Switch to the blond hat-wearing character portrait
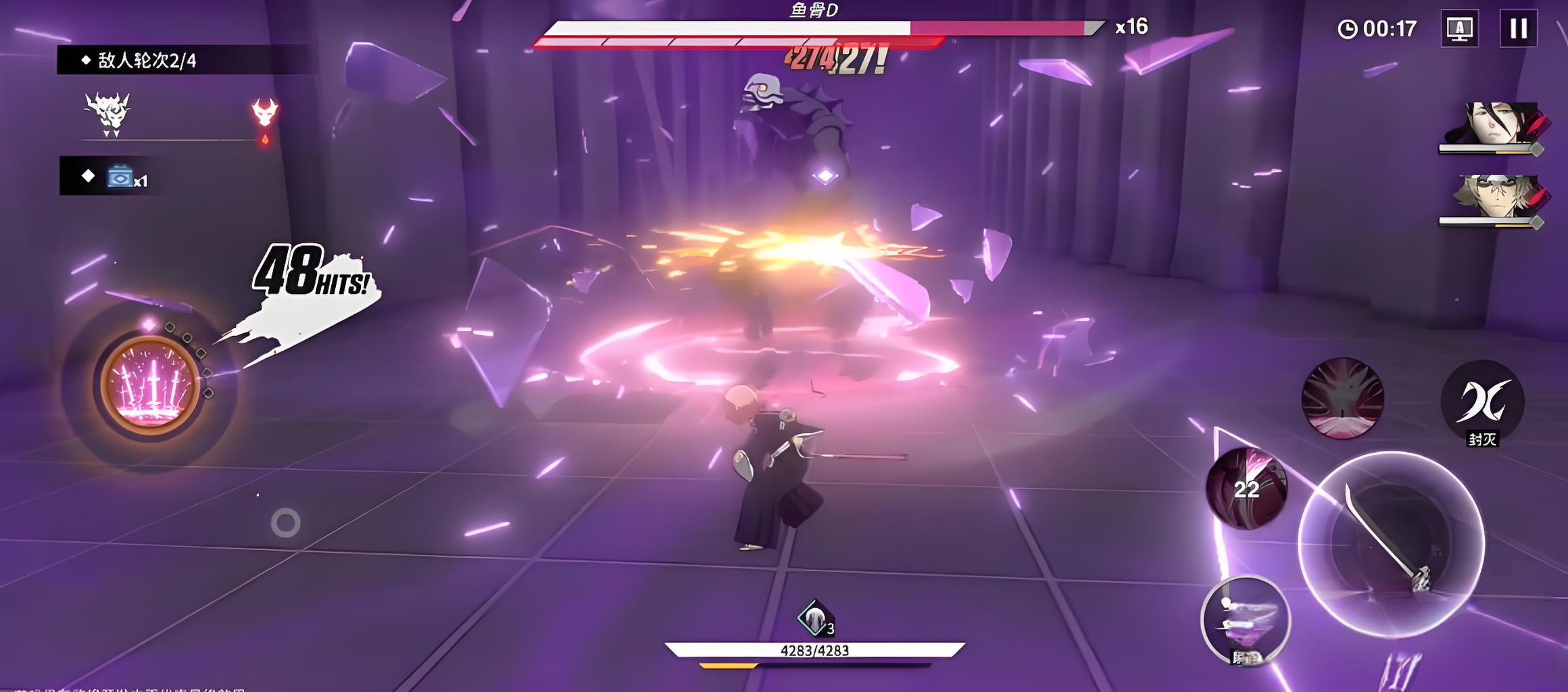1568x692 pixels. coord(1492,198)
